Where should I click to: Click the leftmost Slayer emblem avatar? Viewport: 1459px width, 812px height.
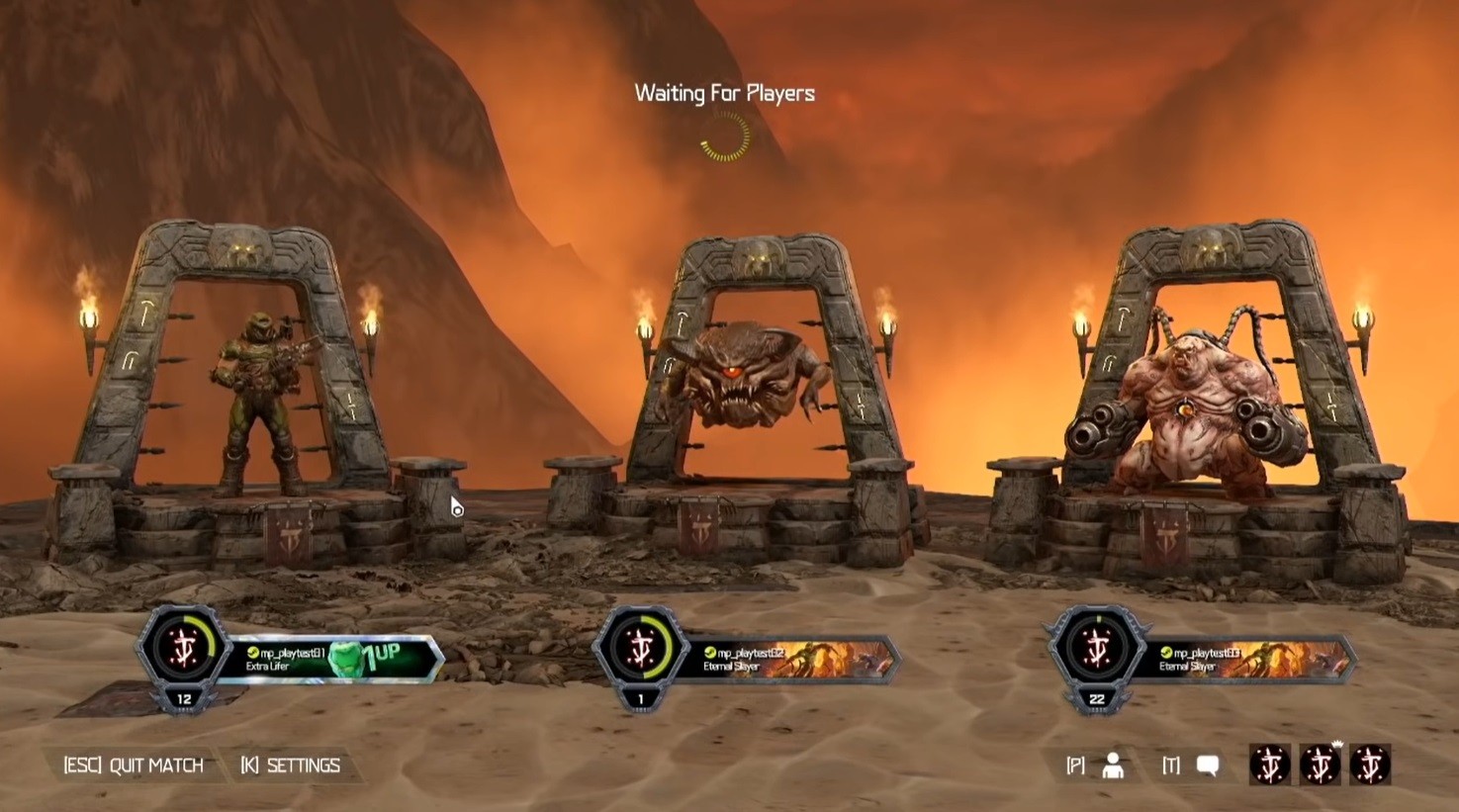pos(1271,764)
